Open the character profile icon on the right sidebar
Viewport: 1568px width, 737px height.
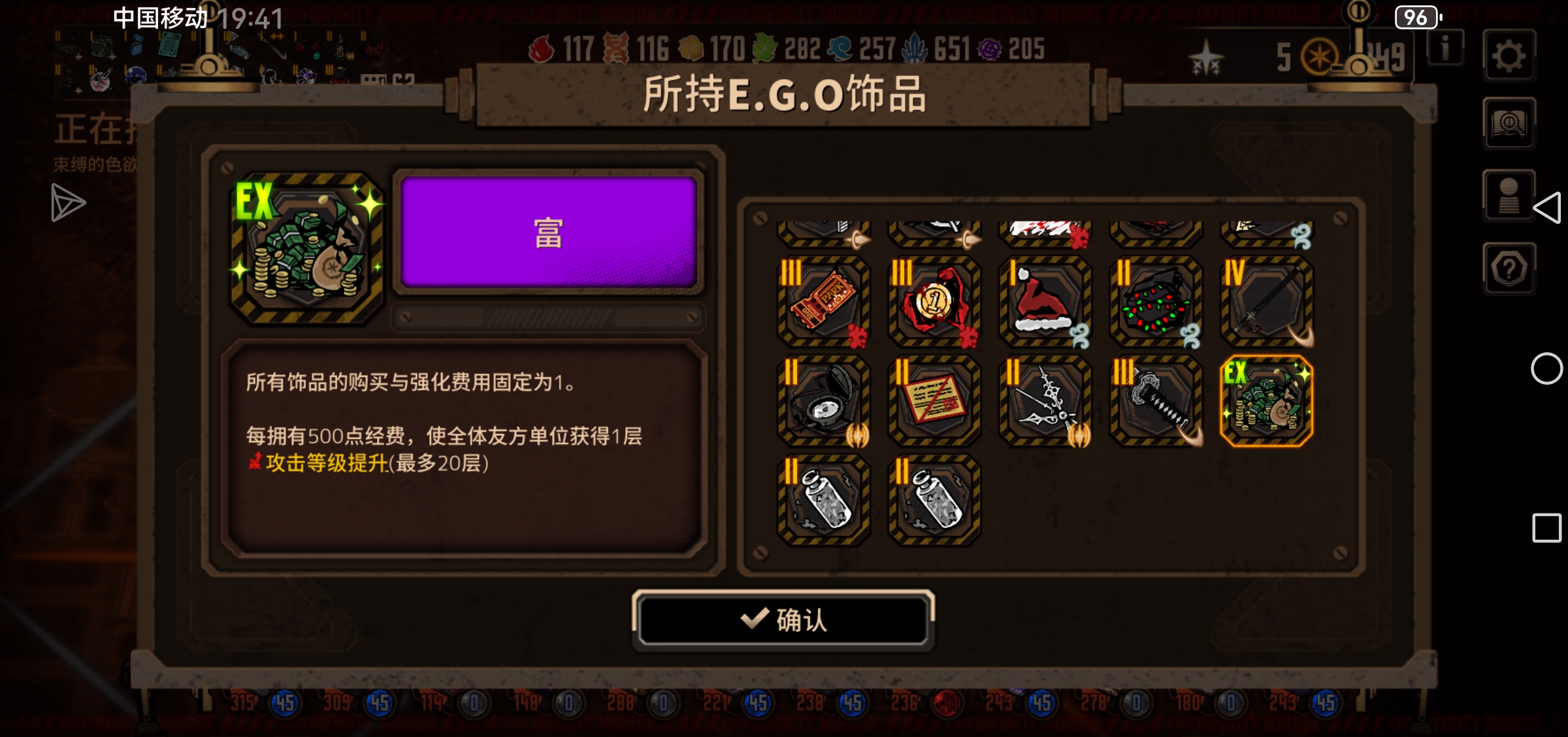(1509, 193)
